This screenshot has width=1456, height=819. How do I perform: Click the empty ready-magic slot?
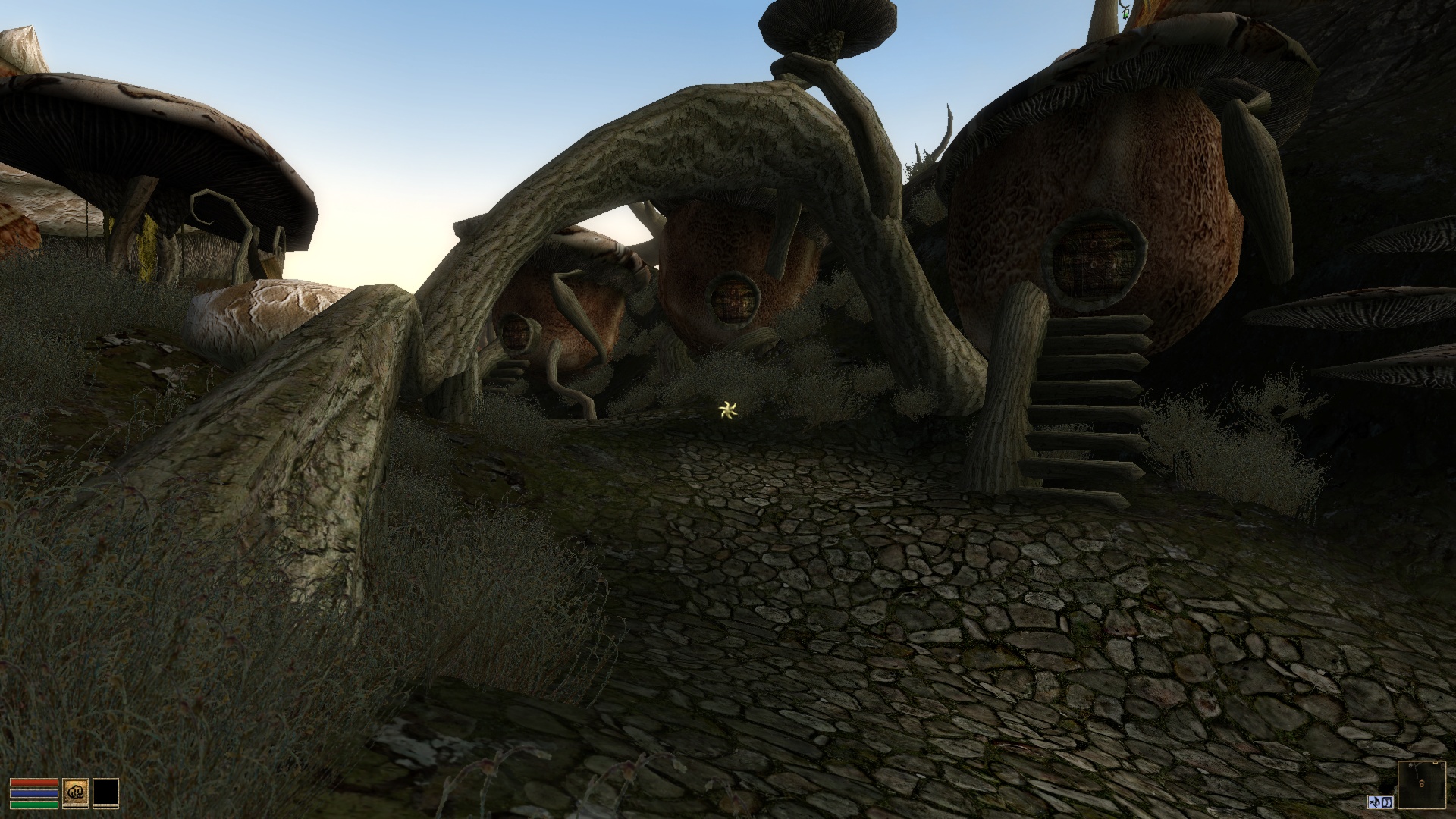pos(106,791)
